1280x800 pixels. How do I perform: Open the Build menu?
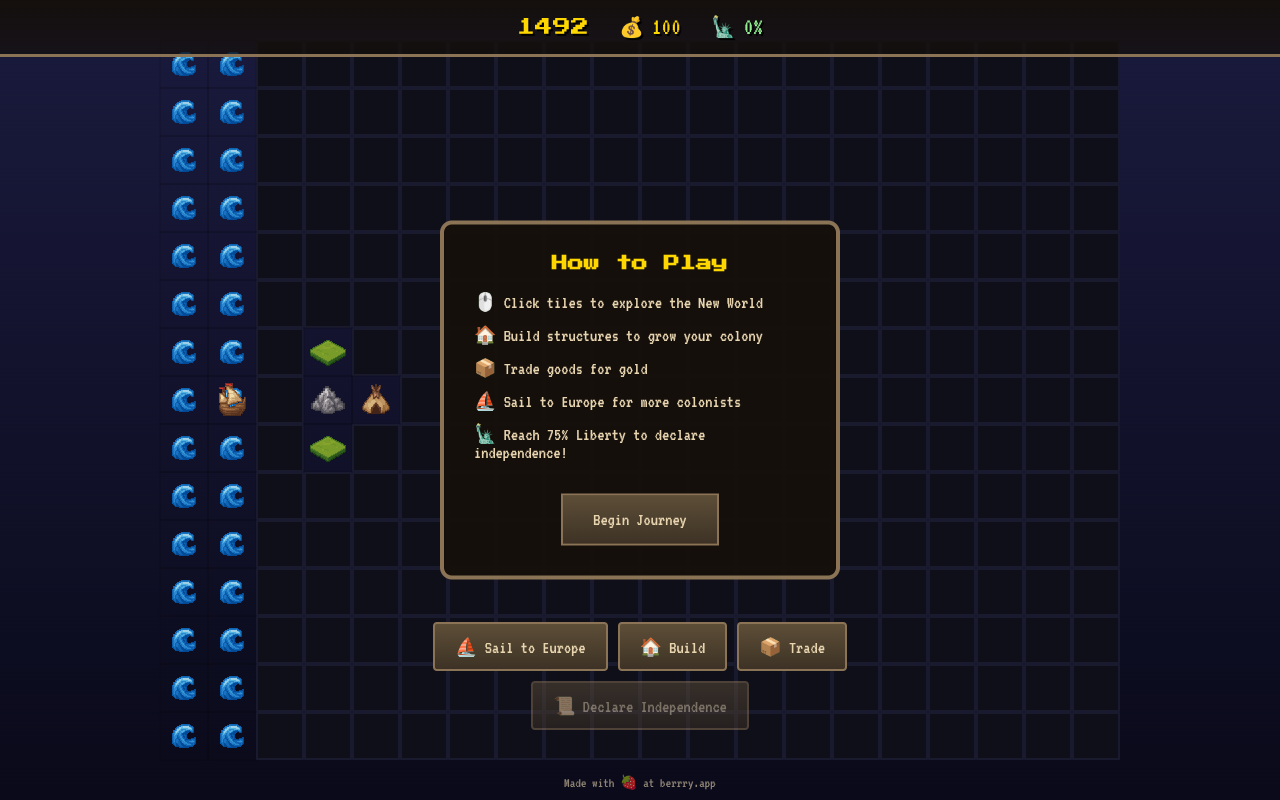[672, 646]
